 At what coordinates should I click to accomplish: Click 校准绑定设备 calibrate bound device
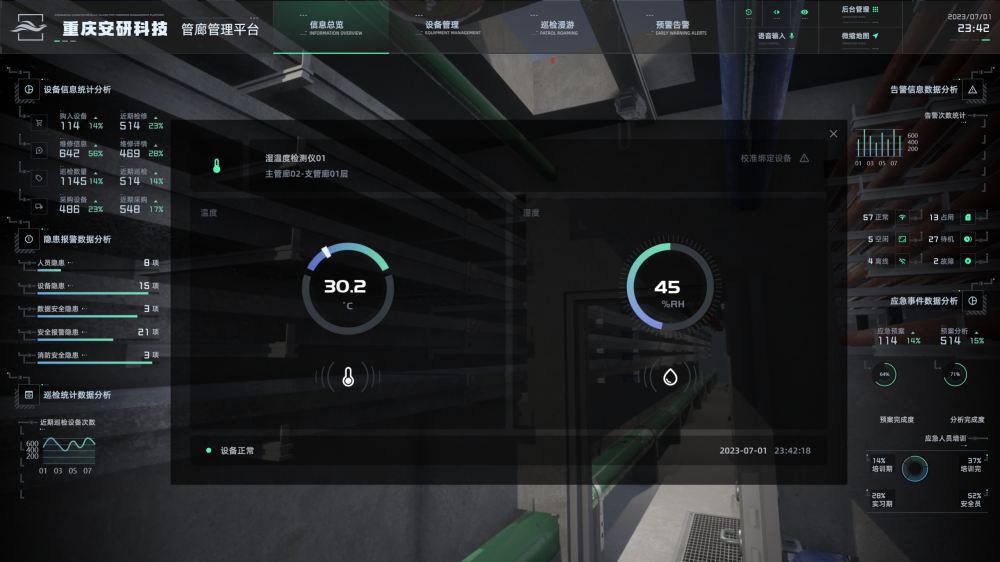click(x=774, y=159)
